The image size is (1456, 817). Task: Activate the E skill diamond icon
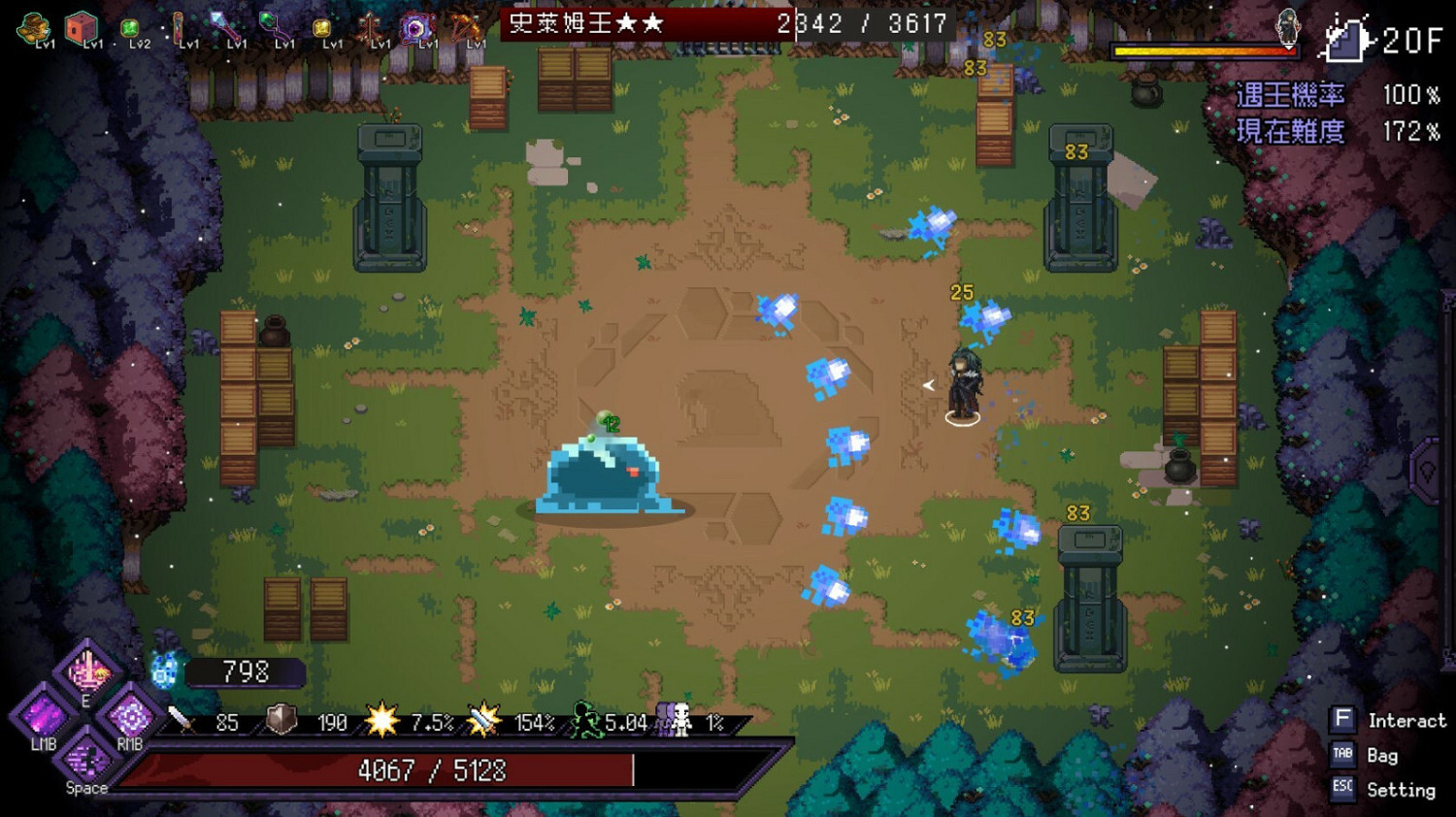89,672
